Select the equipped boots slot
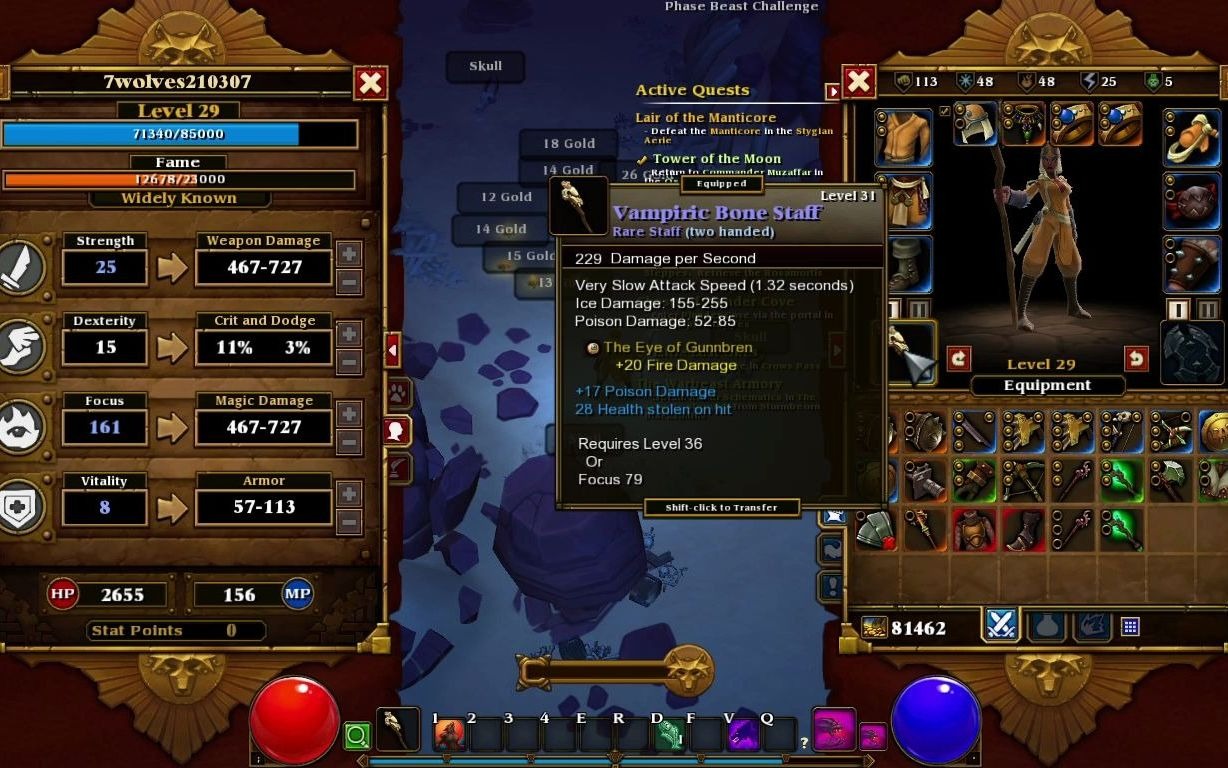The height and width of the screenshot is (768, 1228). pos(903,264)
